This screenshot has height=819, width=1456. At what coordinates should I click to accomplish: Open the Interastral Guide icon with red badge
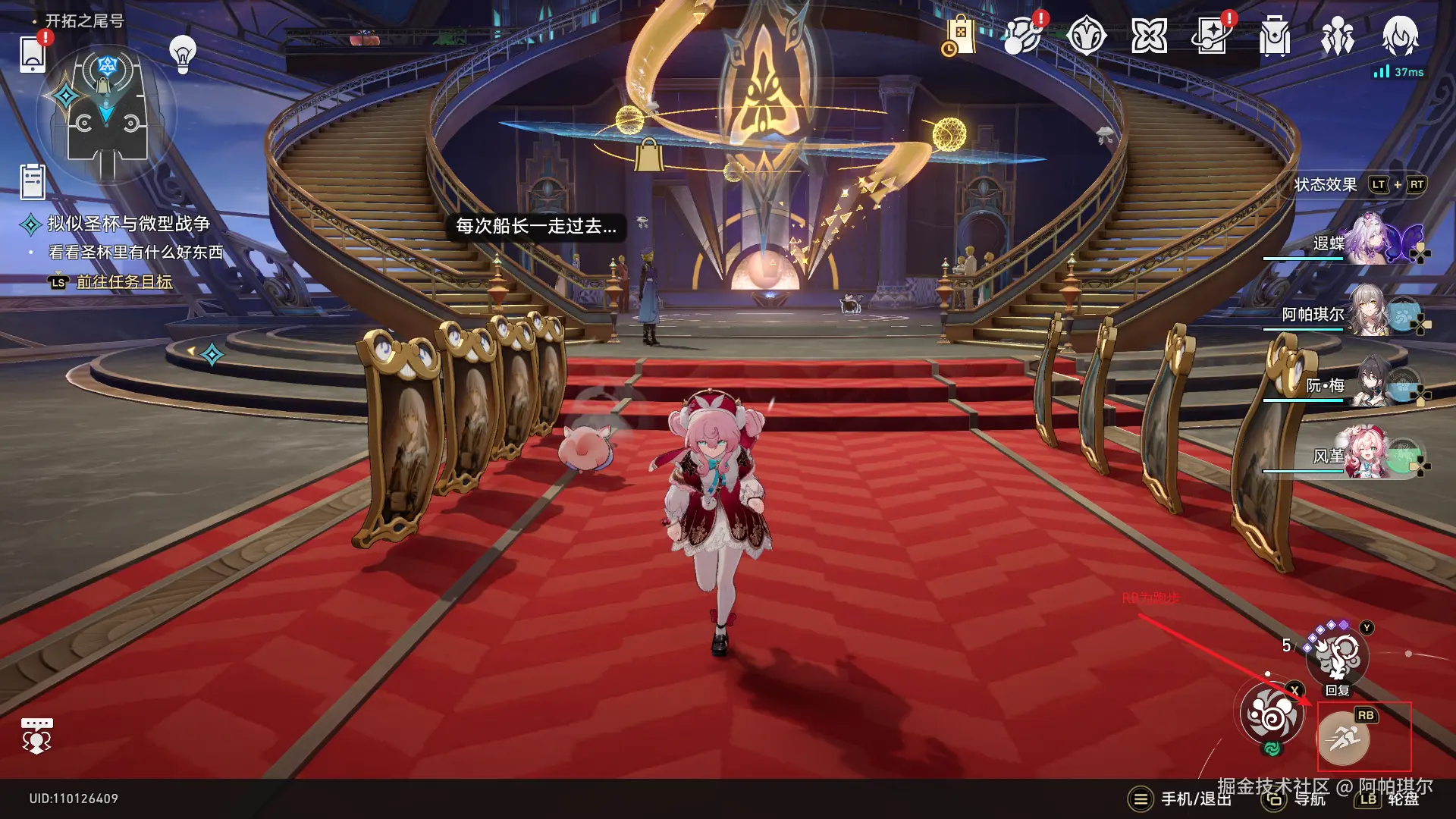(1022, 36)
